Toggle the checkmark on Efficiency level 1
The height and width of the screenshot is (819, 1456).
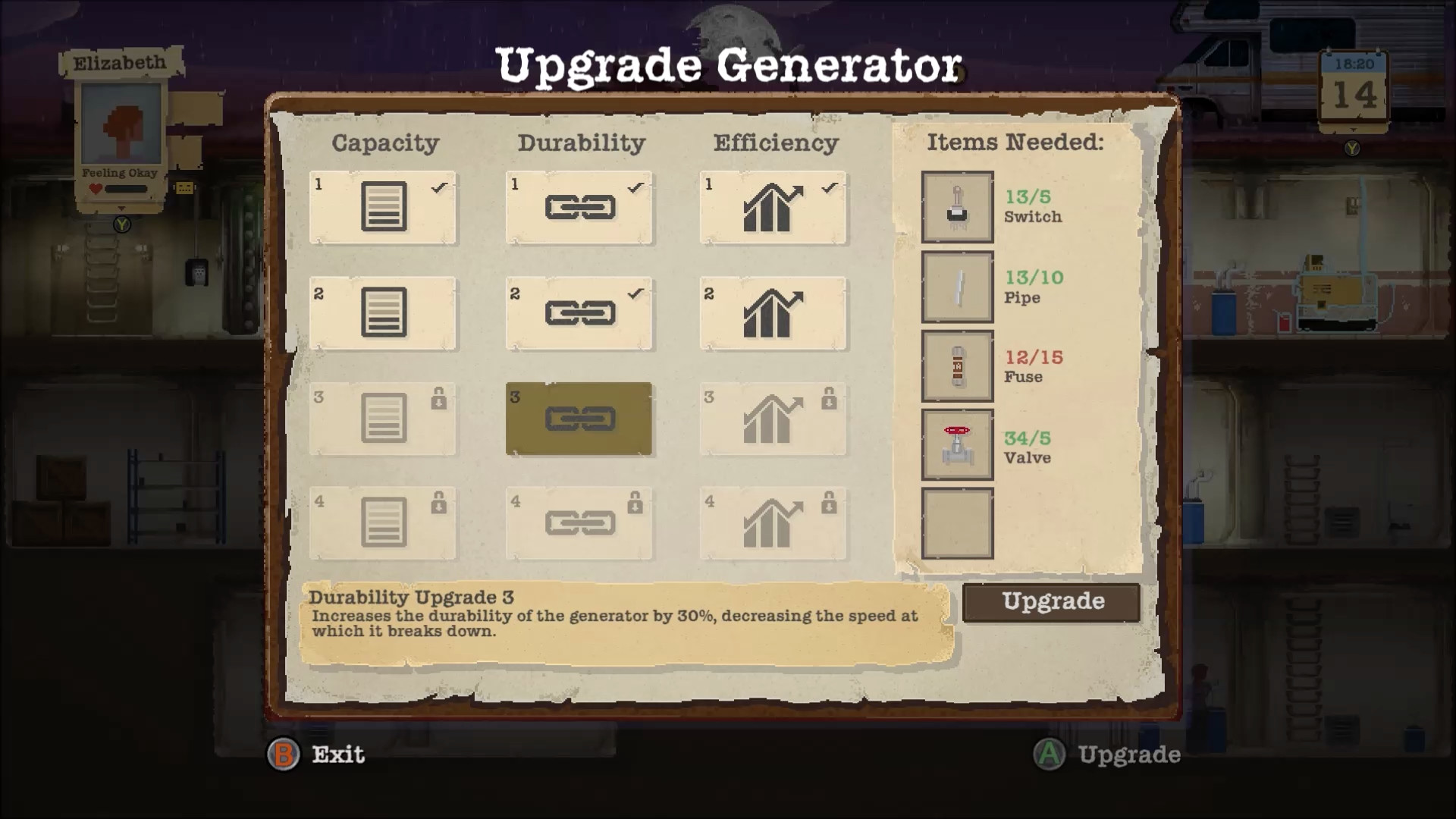830,187
